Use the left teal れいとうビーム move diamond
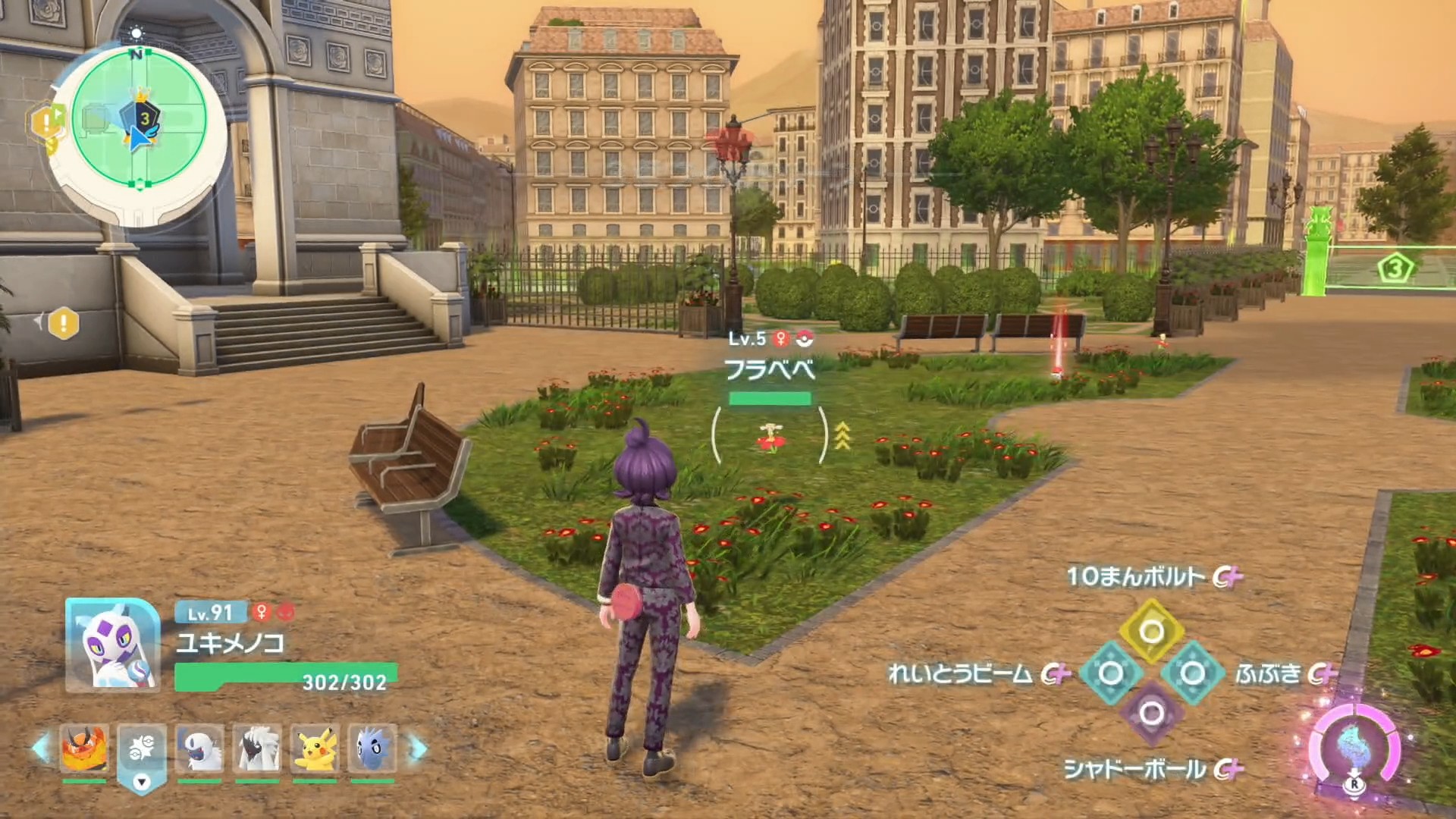The width and height of the screenshot is (1456, 819). (1110, 673)
